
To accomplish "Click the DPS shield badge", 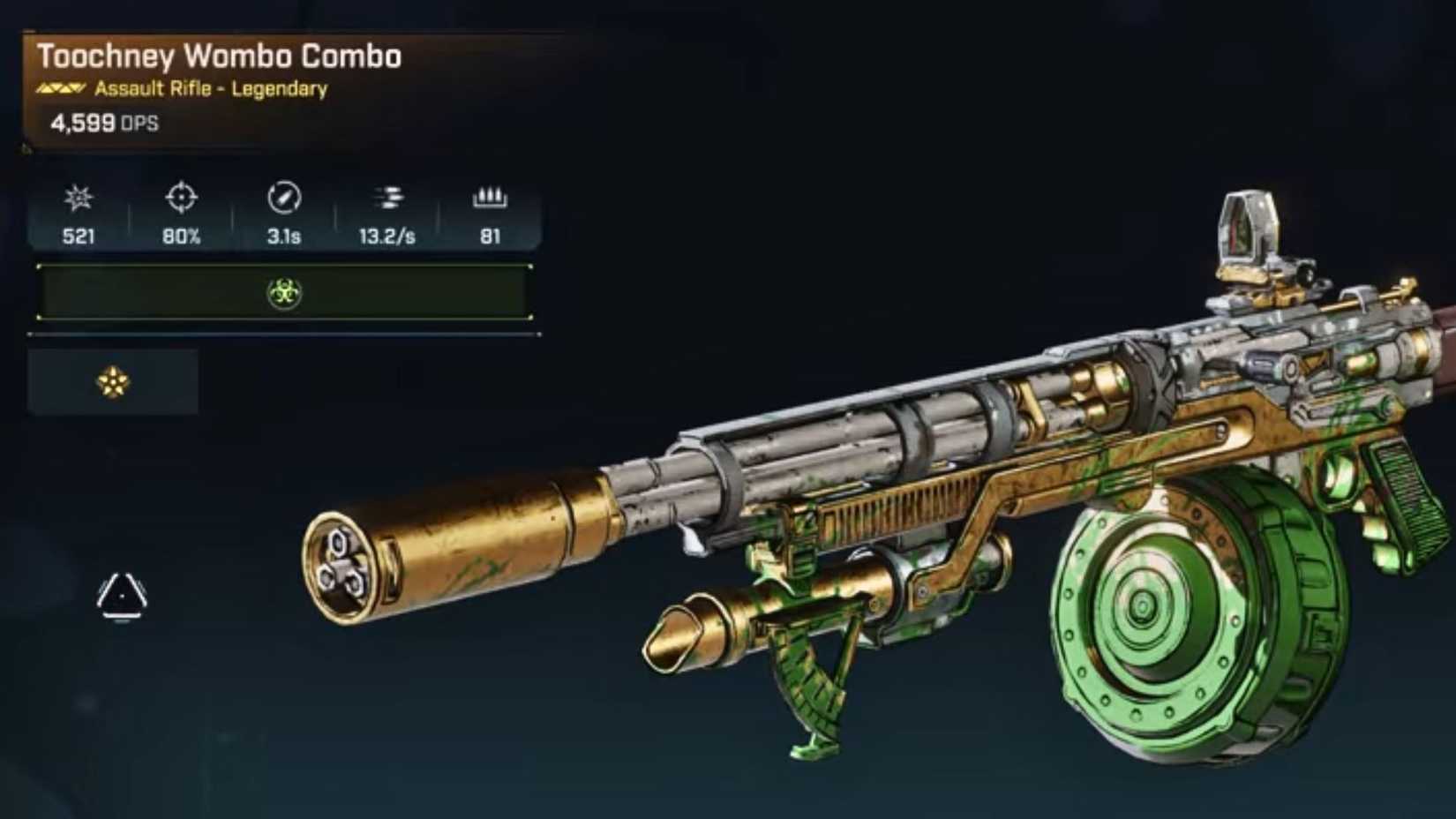I will click(101, 124).
